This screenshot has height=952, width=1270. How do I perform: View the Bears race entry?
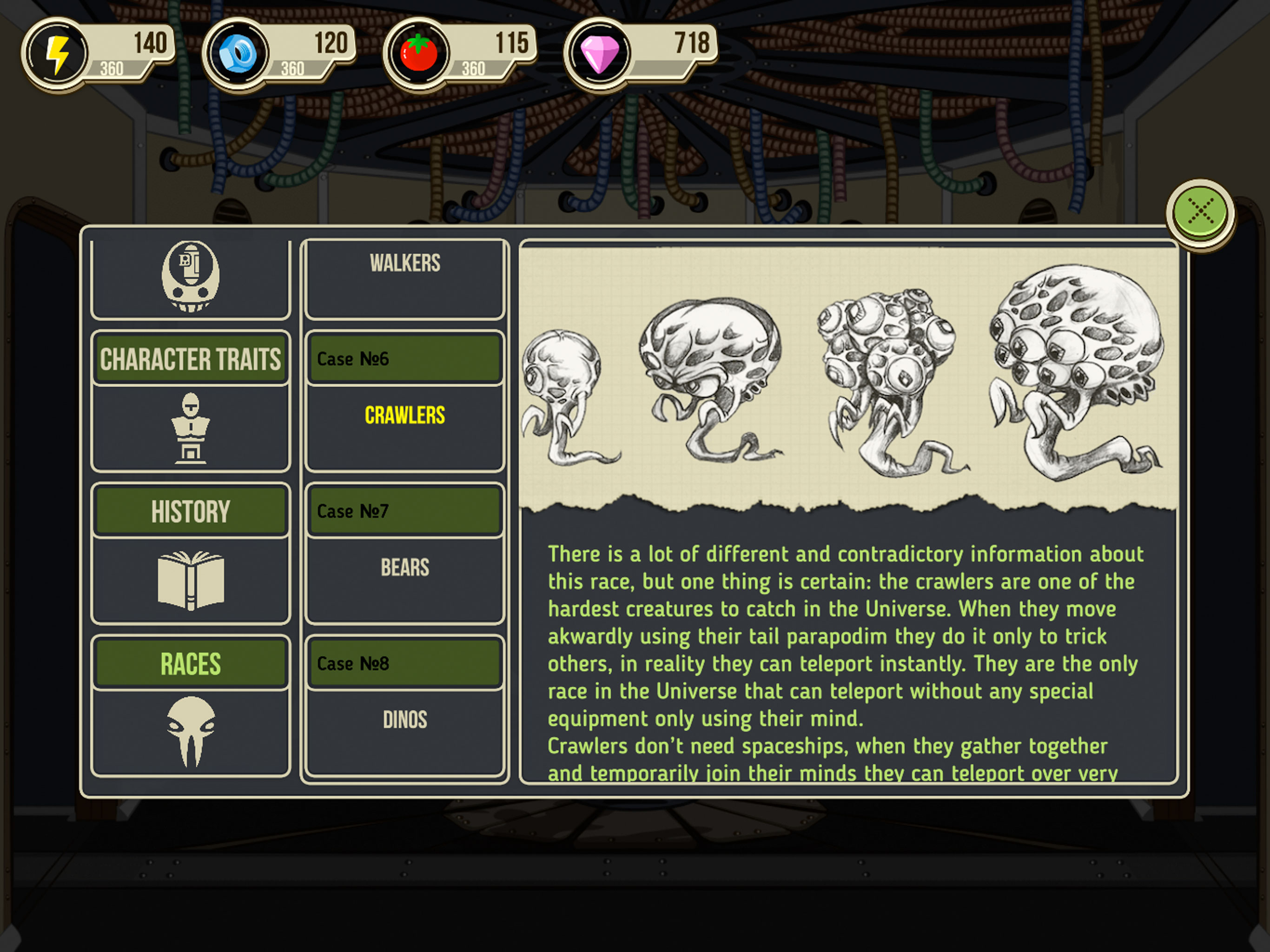[x=405, y=567]
